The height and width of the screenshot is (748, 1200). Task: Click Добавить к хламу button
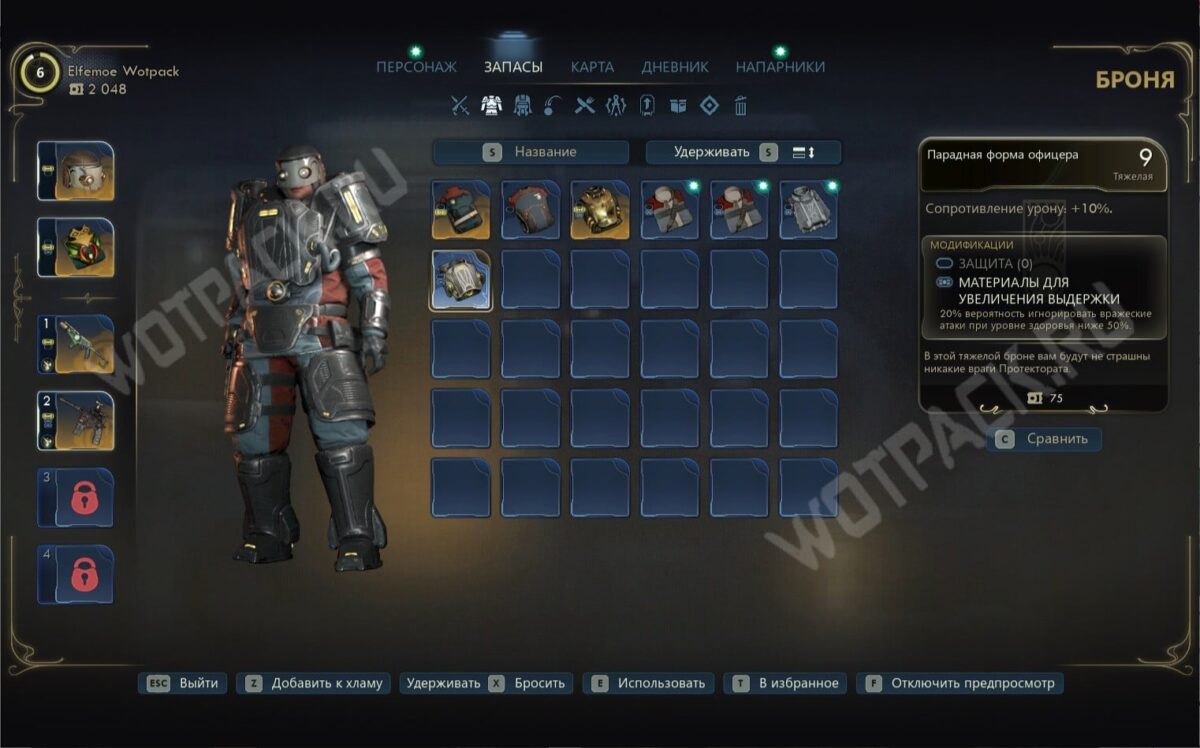(314, 684)
